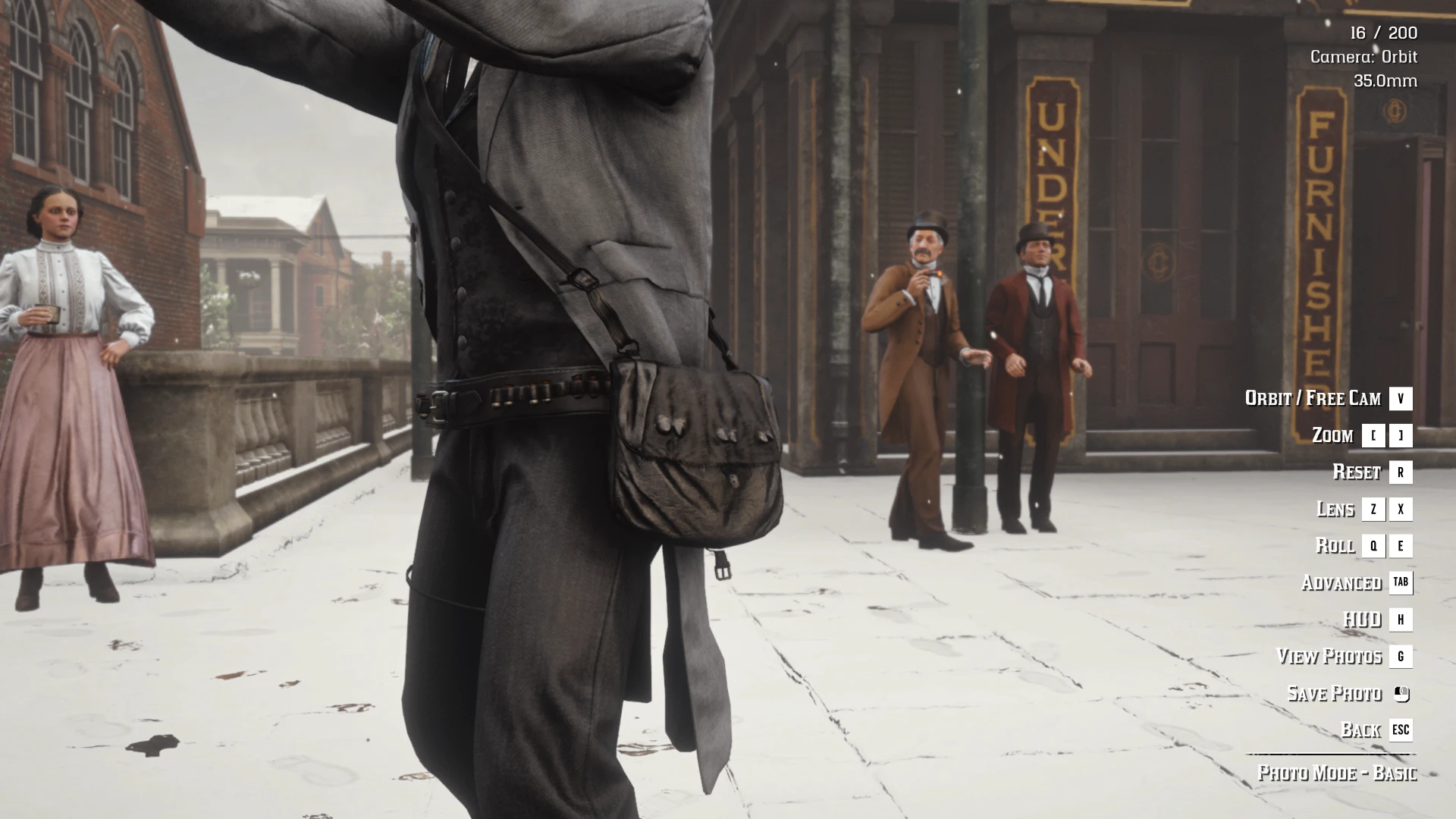Click the ESC key badge beside Back
Screen dimensions: 1456x819
click(1401, 730)
